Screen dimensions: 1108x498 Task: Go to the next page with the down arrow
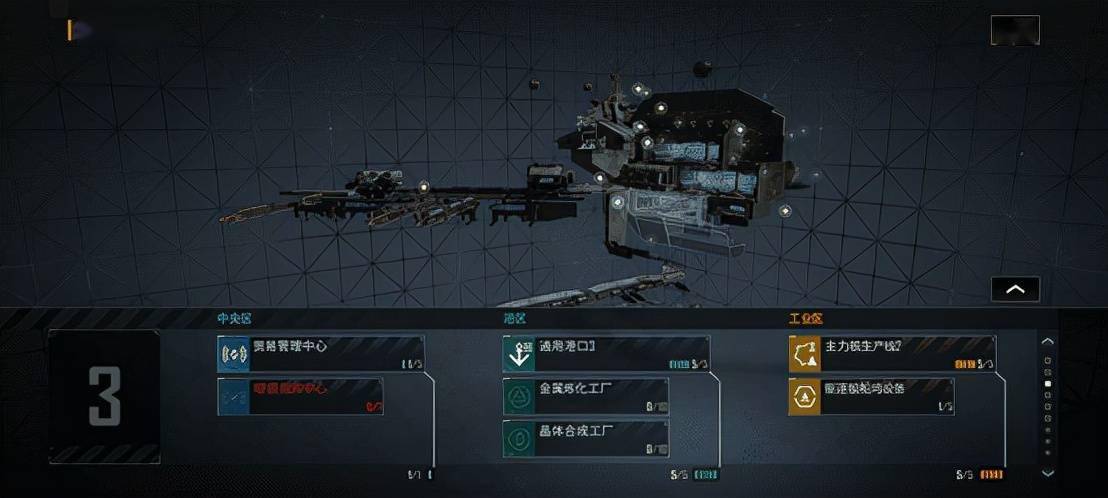pyautogui.click(x=1047, y=473)
